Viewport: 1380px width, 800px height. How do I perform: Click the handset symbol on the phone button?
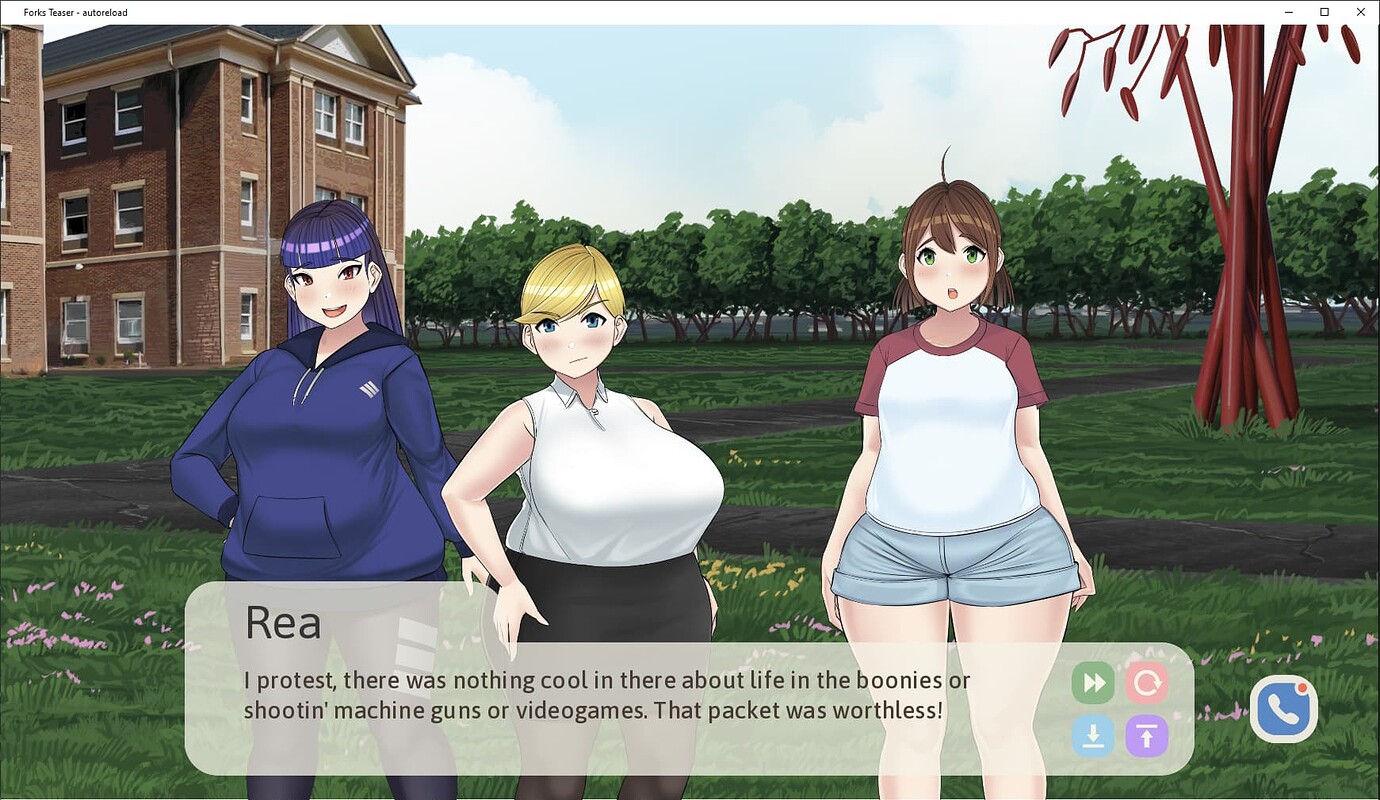(1283, 708)
